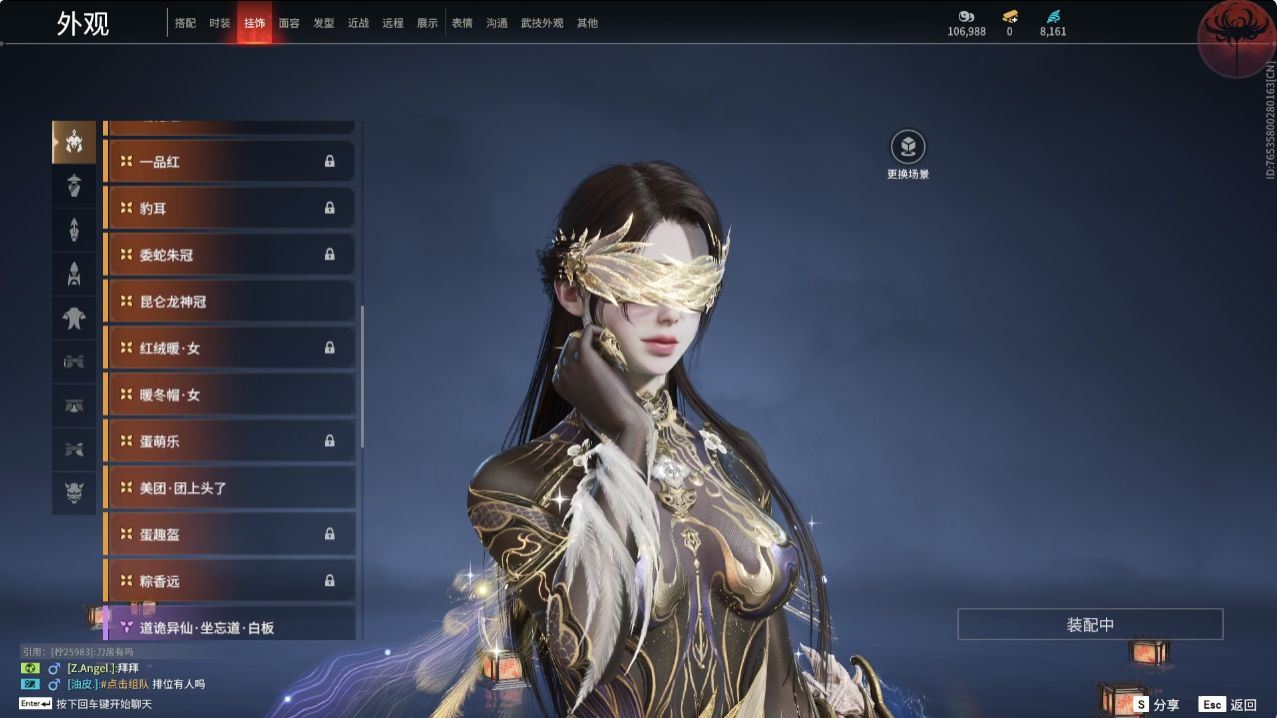Click the 装配中 equip button

1090,625
